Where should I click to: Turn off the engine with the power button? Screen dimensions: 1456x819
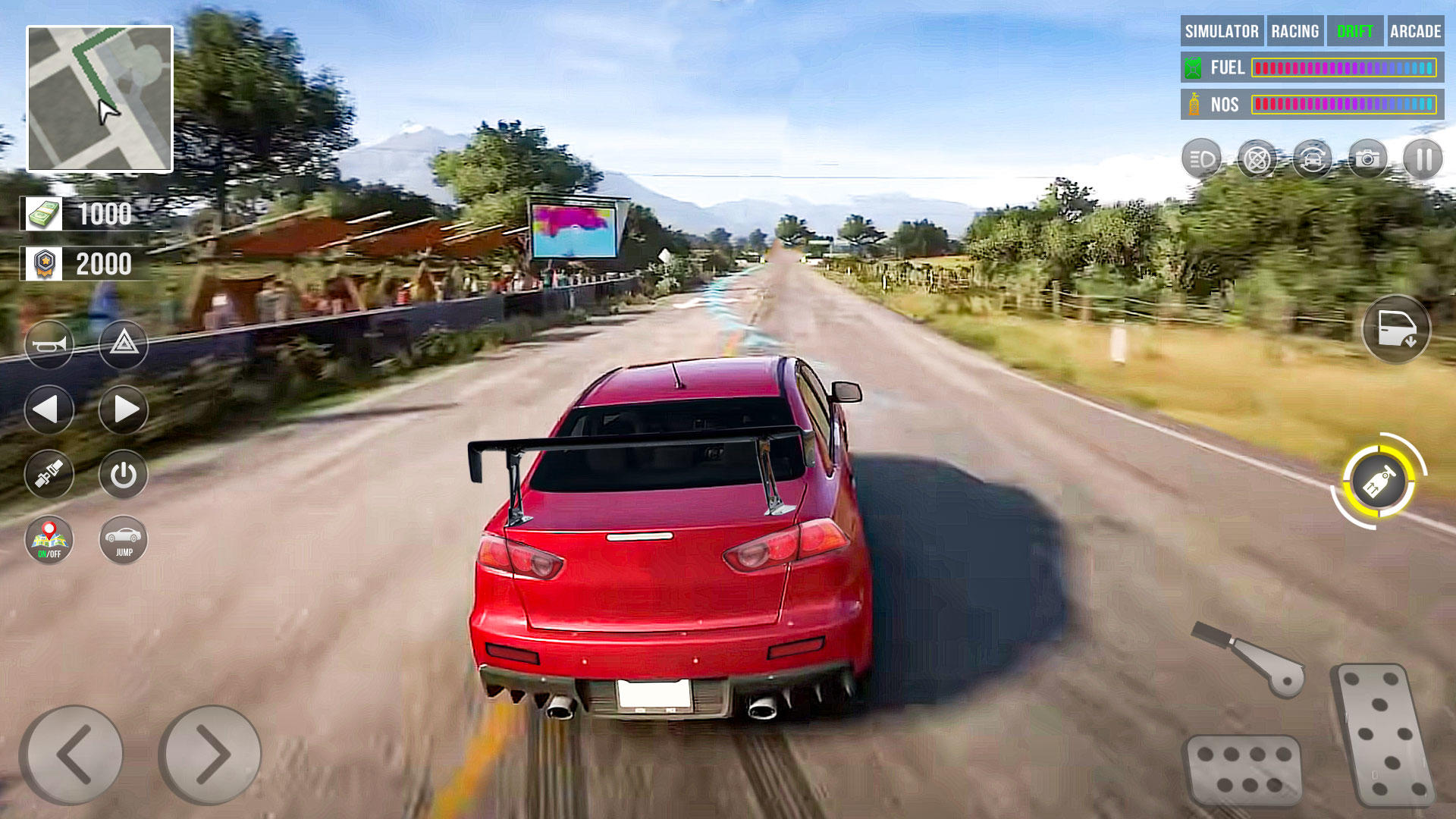tap(124, 474)
